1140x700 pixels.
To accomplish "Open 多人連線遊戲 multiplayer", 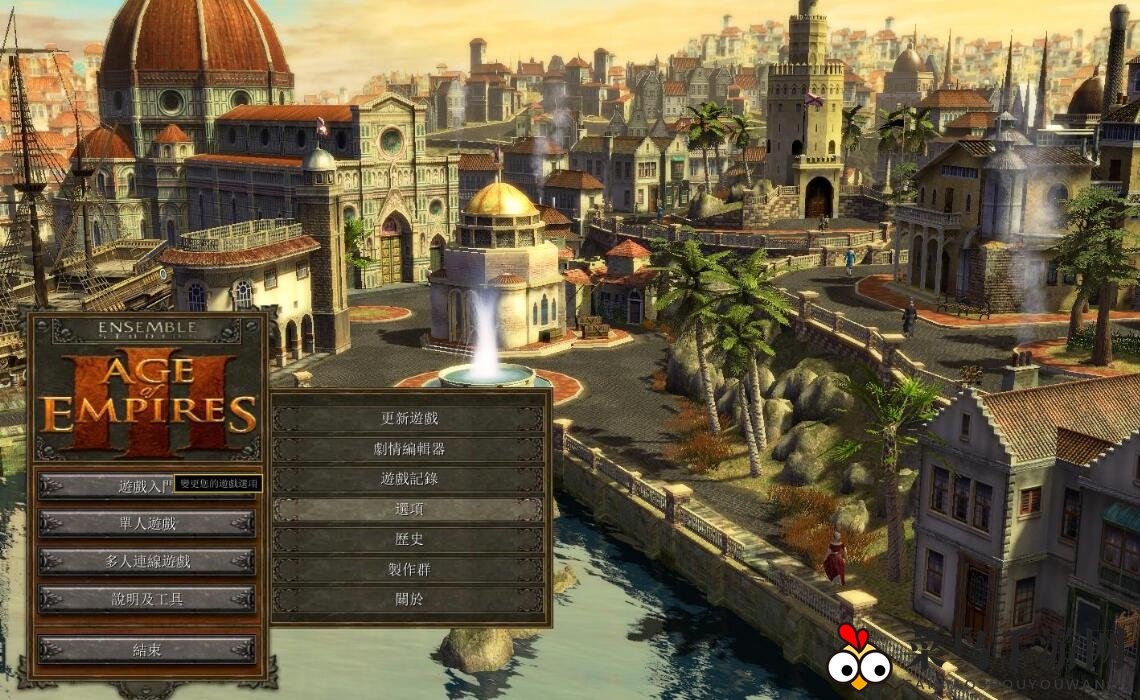I will (147, 561).
